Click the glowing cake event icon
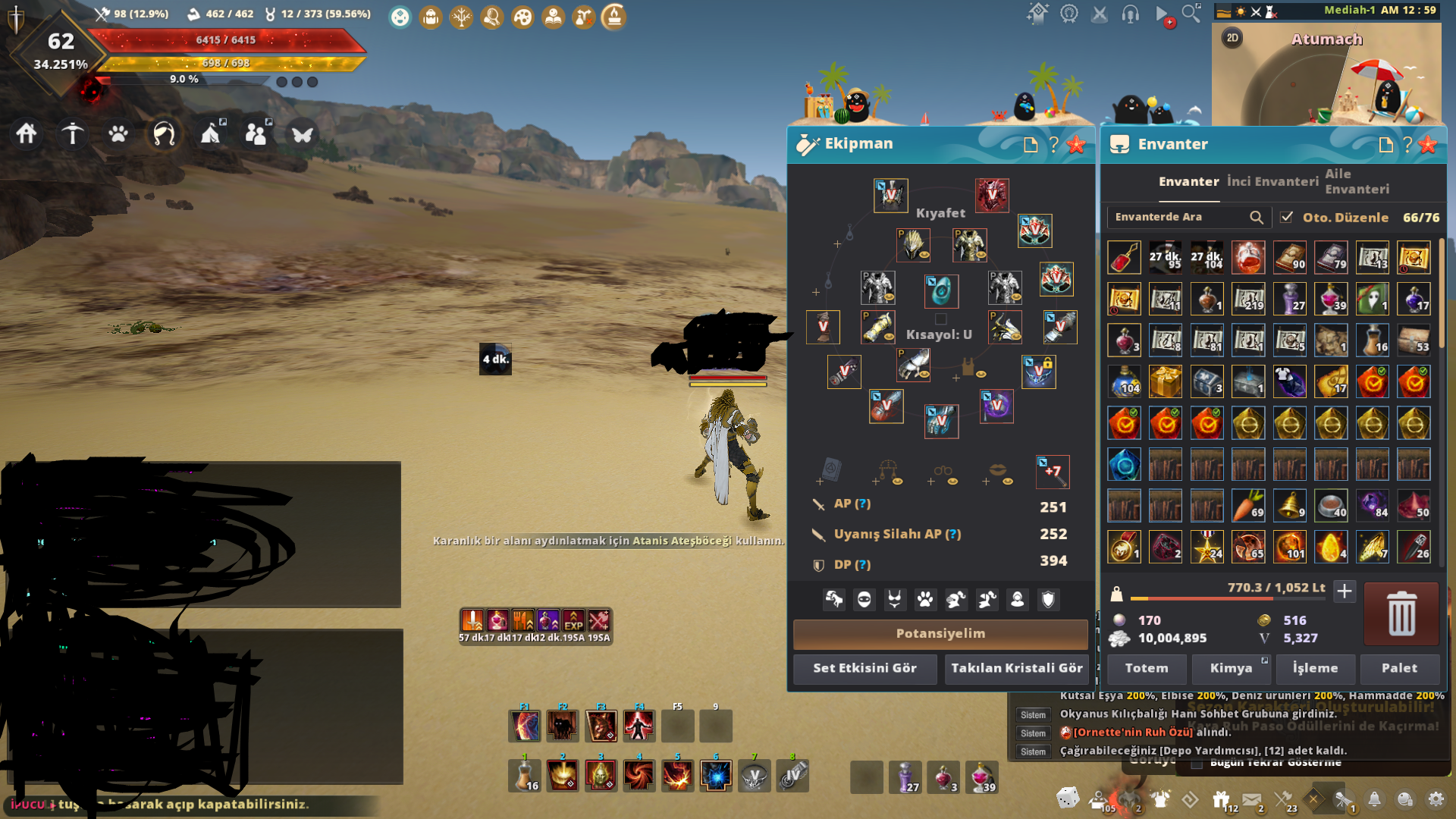1456x819 pixels. coord(613,17)
